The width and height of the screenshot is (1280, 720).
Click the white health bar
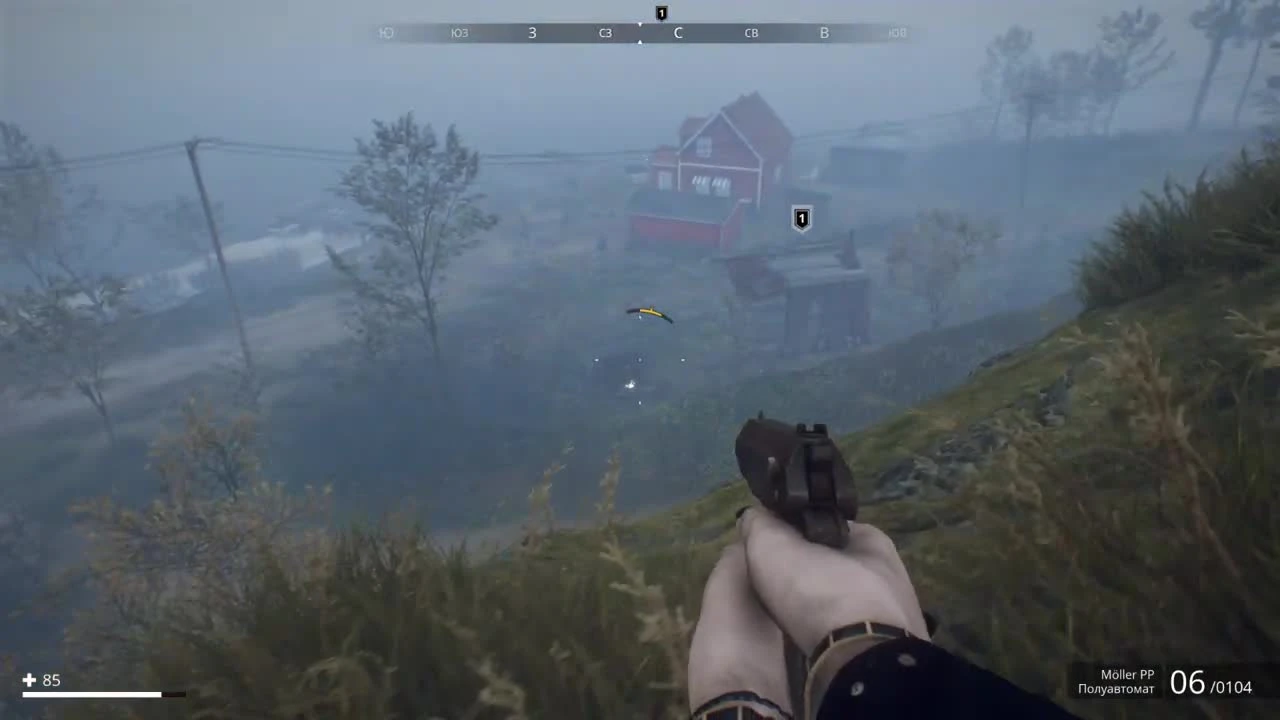pyautogui.click(x=95, y=693)
